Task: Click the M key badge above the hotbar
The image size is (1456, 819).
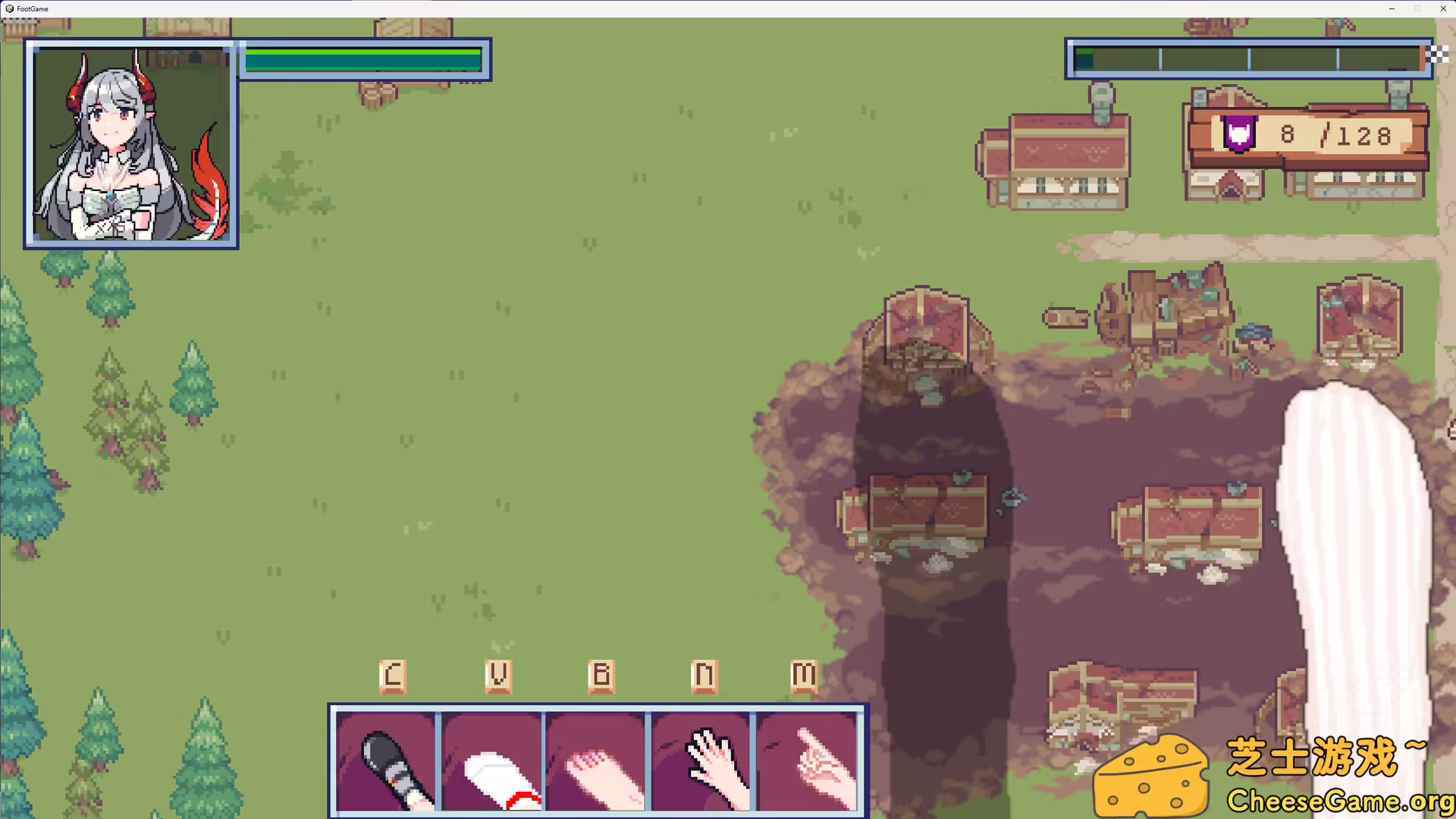Action: [803, 674]
